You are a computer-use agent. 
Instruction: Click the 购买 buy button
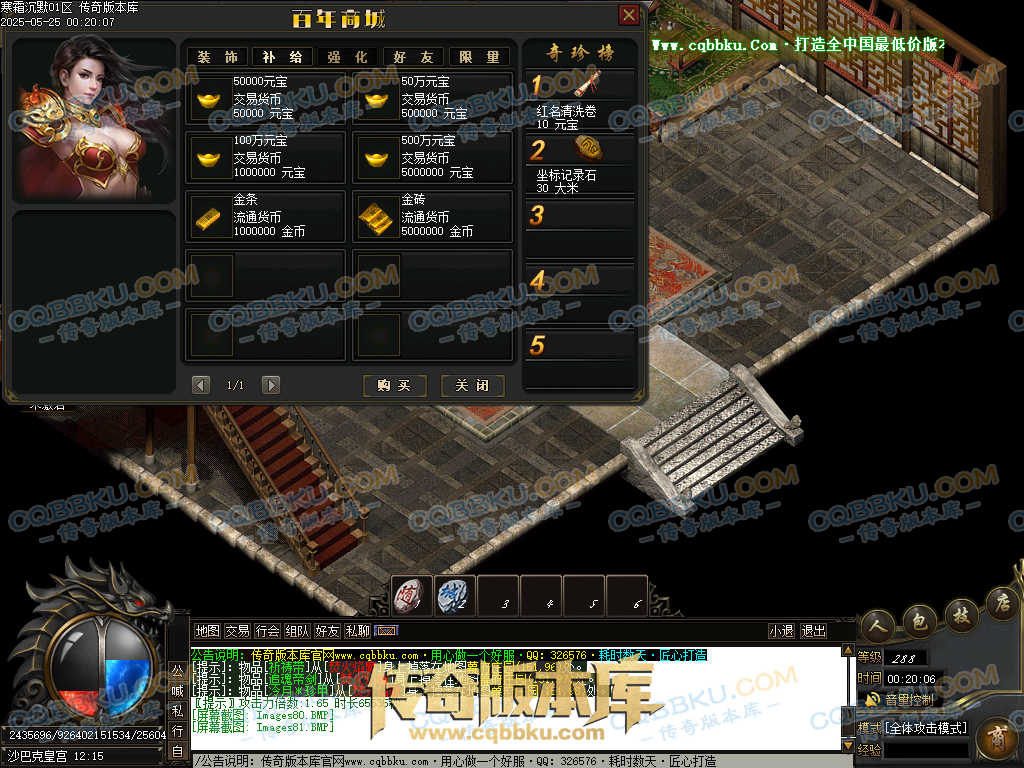(x=394, y=386)
